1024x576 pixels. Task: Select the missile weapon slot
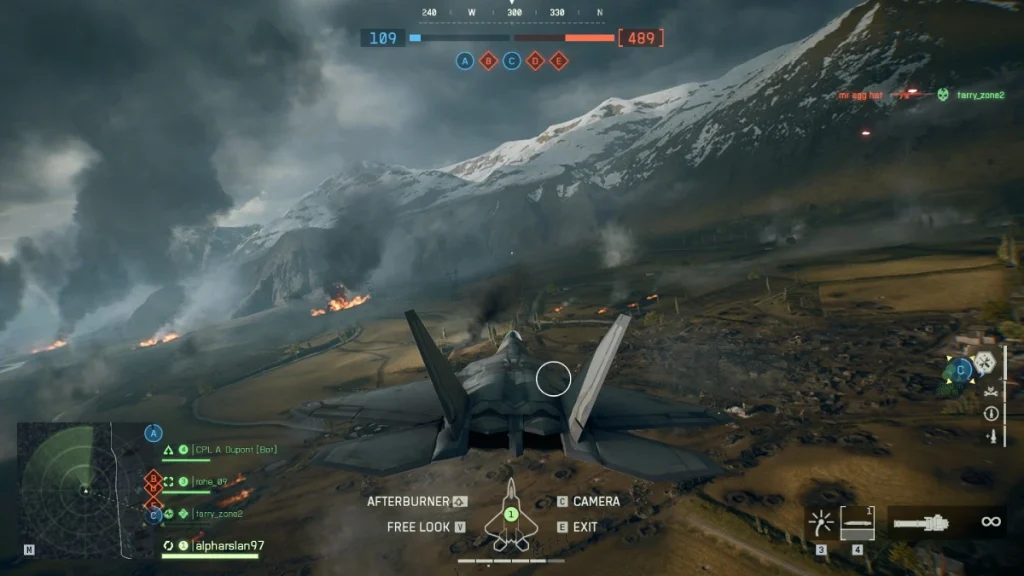click(857, 522)
